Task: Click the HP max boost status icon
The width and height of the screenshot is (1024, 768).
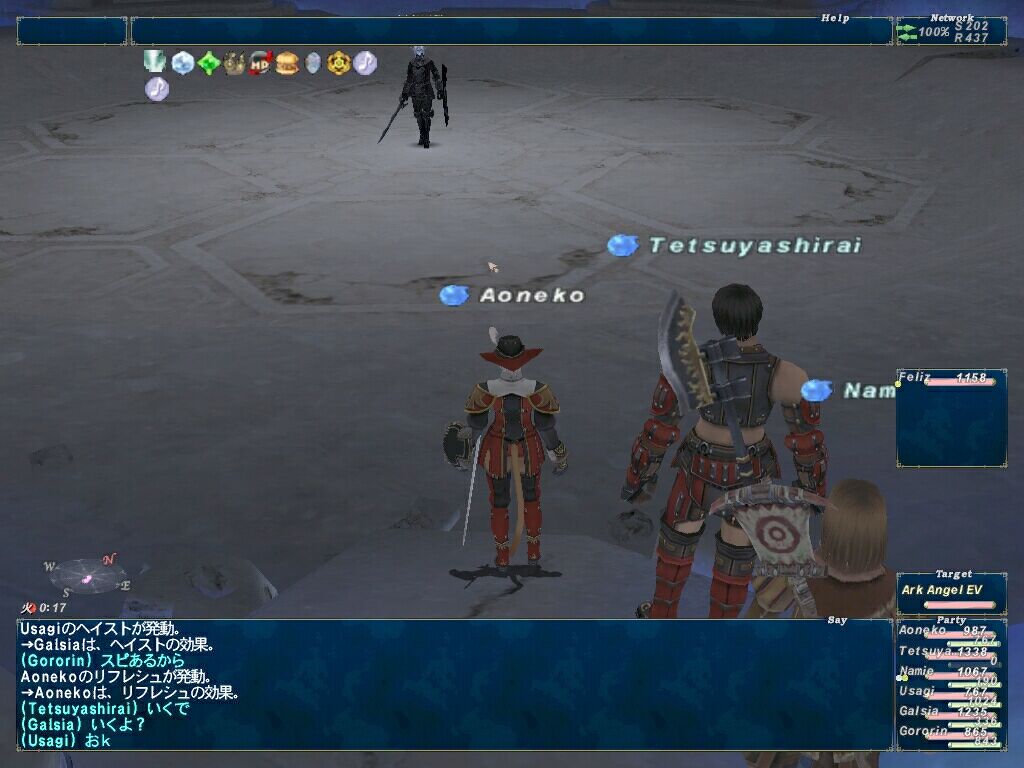Action: click(x=261, y=63)
